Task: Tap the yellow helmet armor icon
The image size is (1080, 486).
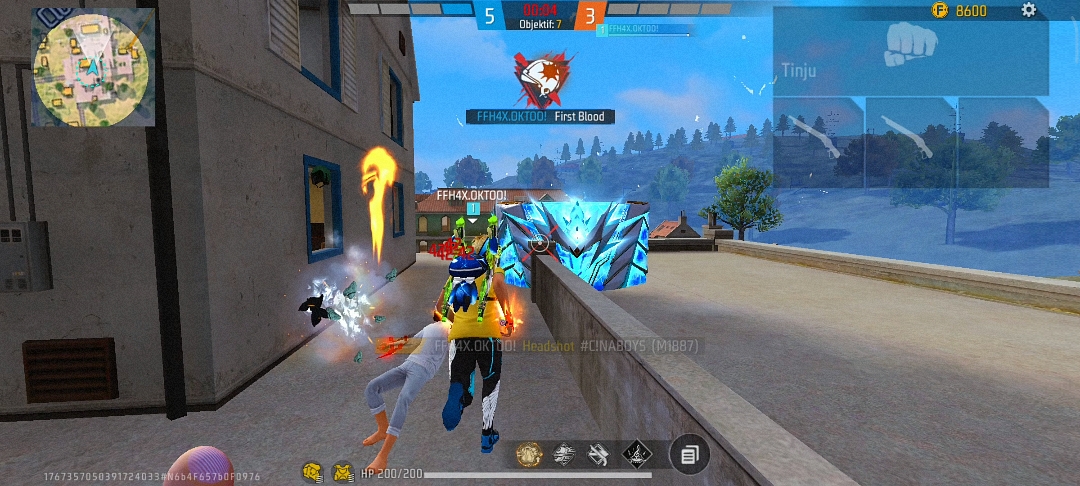Action: (x=313, y=470)
